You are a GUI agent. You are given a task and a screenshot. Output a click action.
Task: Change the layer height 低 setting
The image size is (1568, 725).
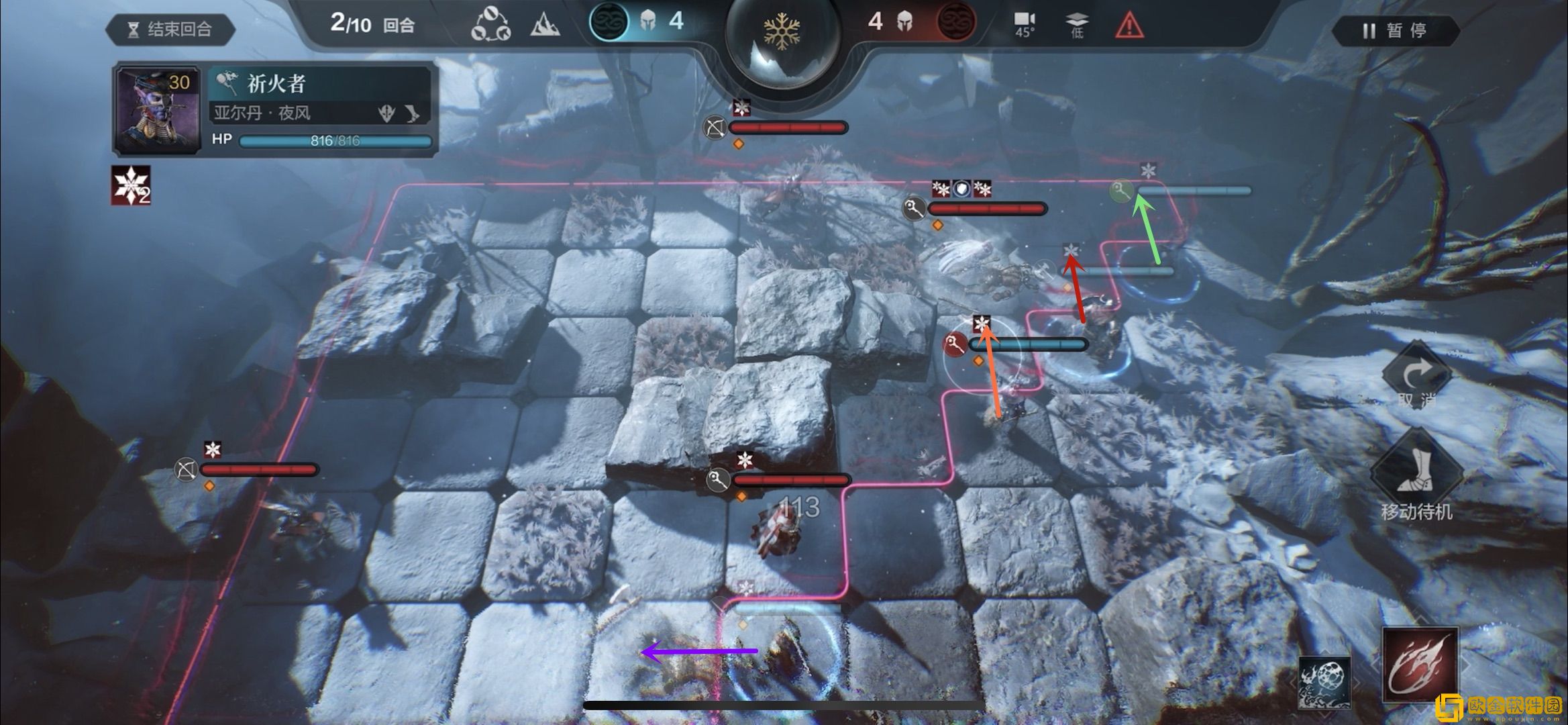[x=1076, y=25]
